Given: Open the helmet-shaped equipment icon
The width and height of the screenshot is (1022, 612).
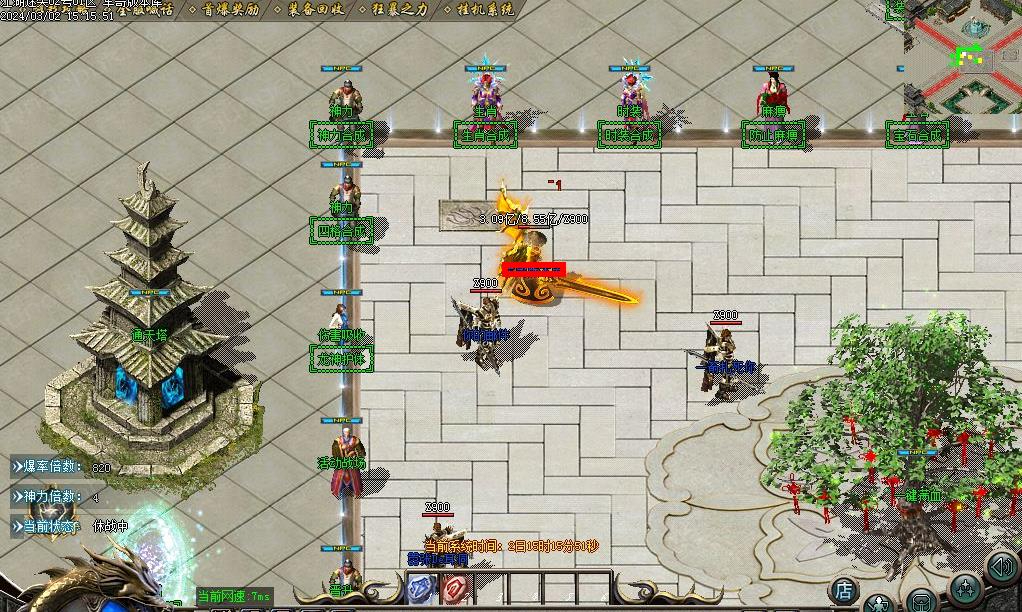Looking at the screenshot, I should tap(921, 603).
